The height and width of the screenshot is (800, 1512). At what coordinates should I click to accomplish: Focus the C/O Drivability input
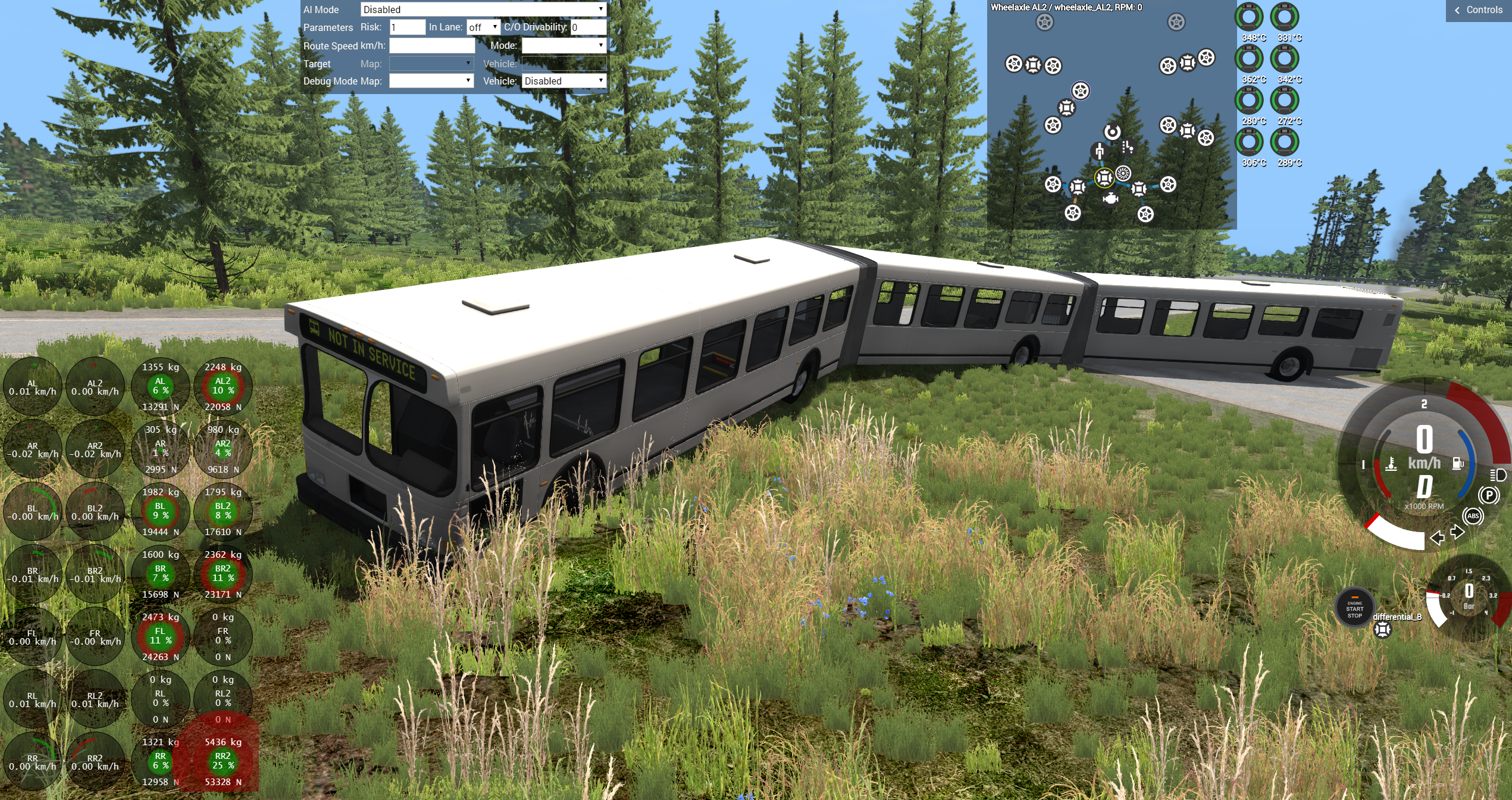pyautogui.click(x=588, y=27)
